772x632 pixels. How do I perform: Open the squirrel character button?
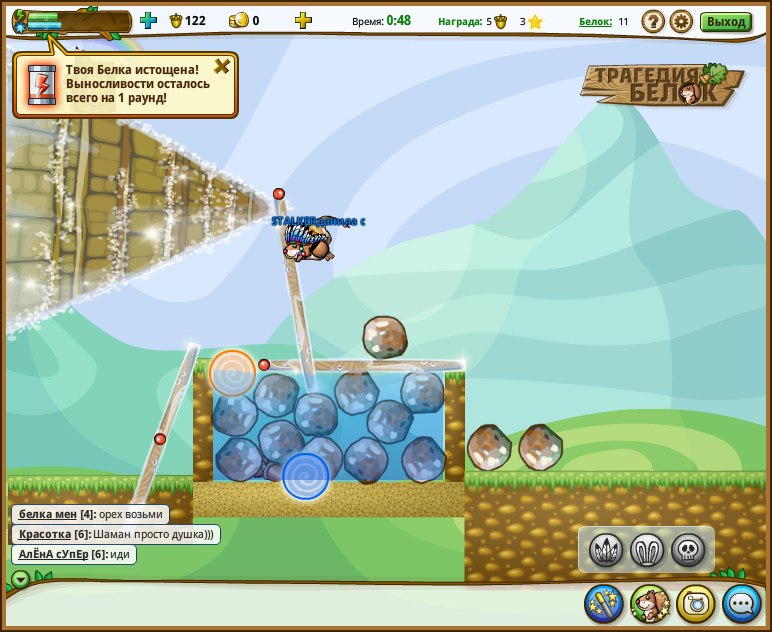(650, 603)
